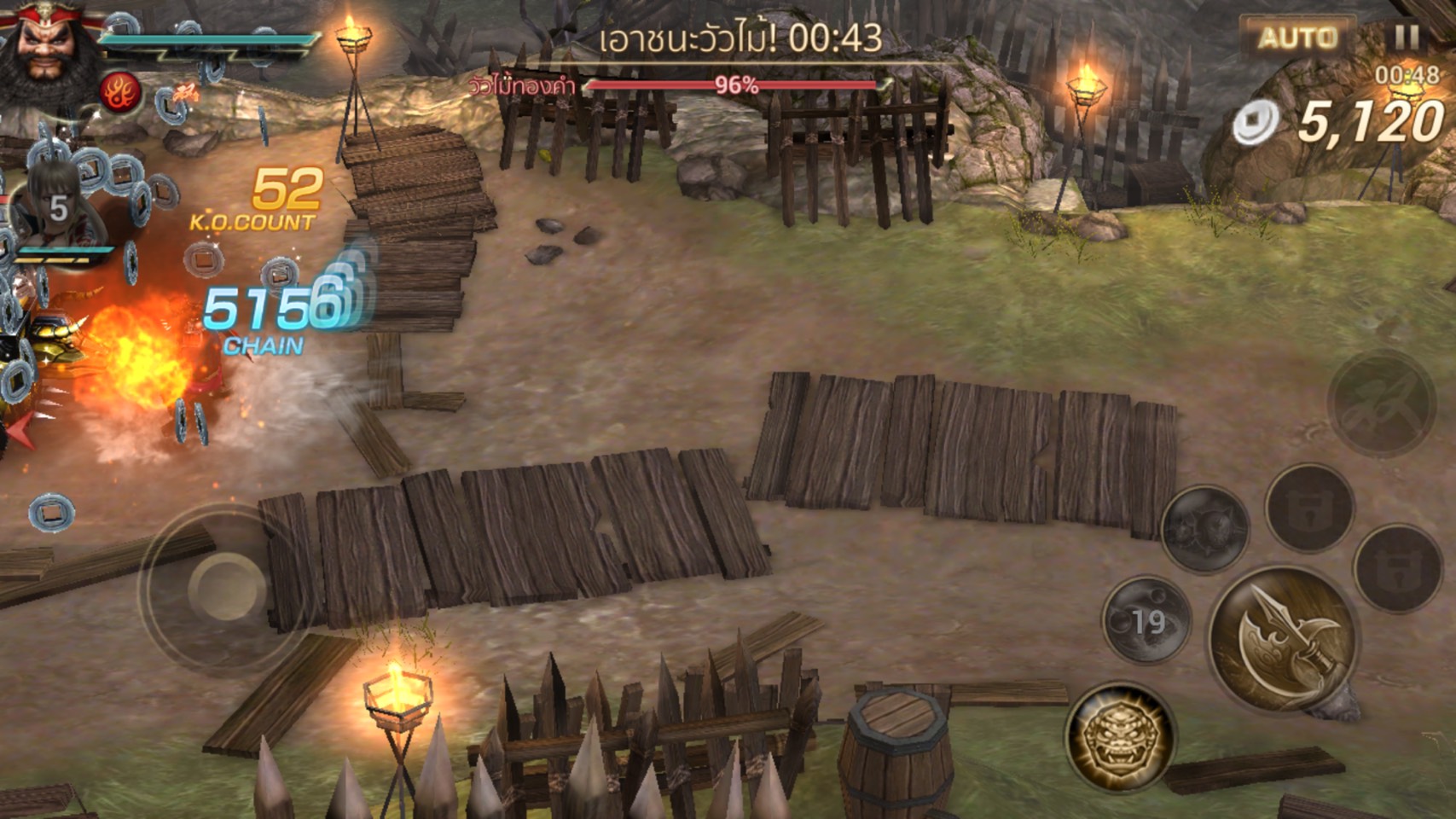Screen dimensions: 1456x819
Task: Pause the game
Action: coord(1407,37)
